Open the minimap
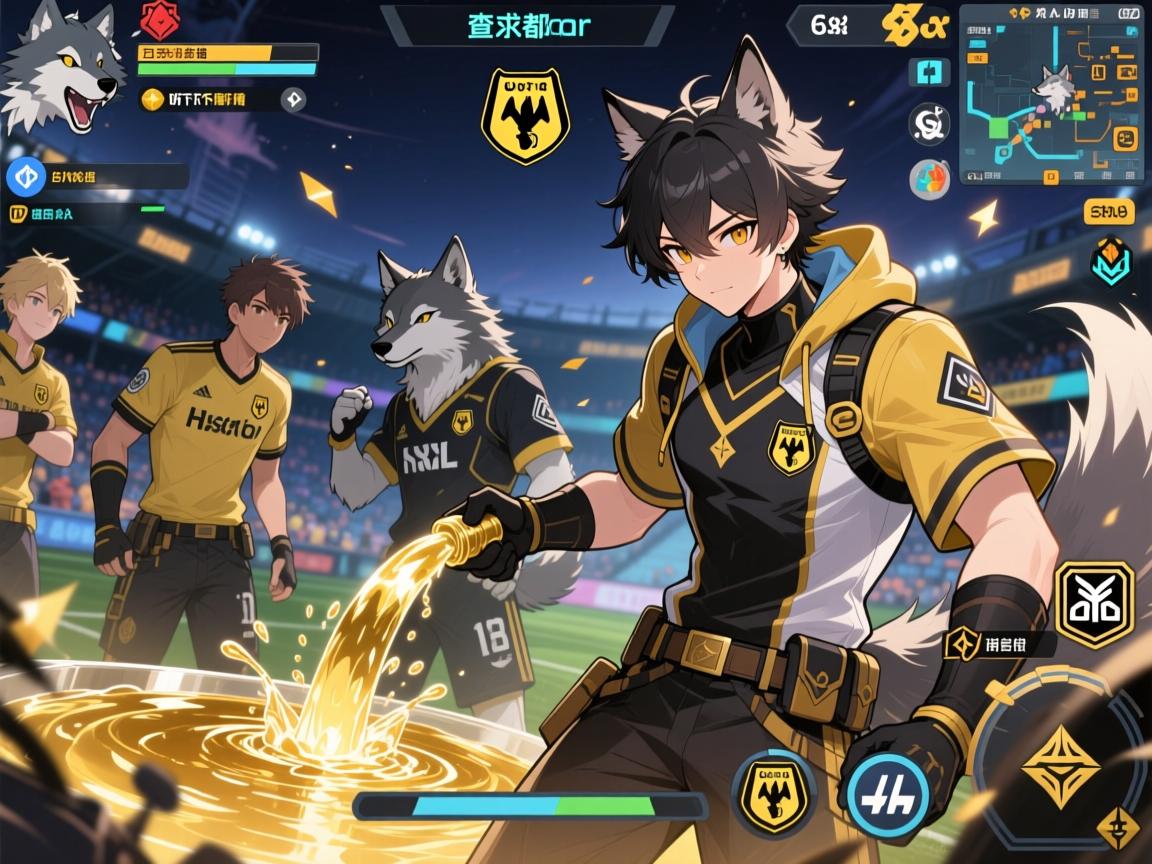The image size is (1152, 864). [1051, 95]
